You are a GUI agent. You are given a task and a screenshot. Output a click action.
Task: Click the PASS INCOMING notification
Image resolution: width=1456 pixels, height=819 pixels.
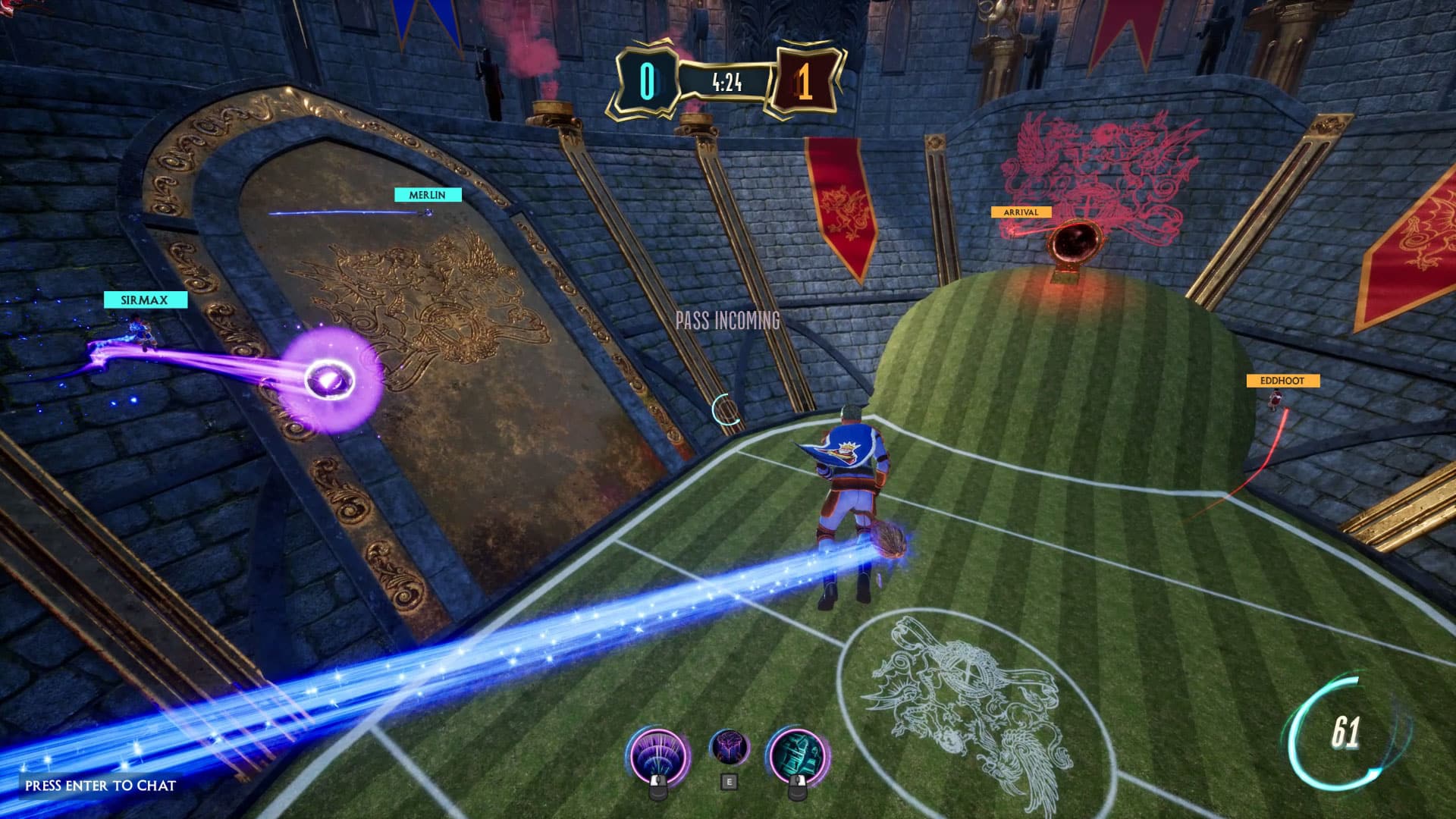coord(727,321)
